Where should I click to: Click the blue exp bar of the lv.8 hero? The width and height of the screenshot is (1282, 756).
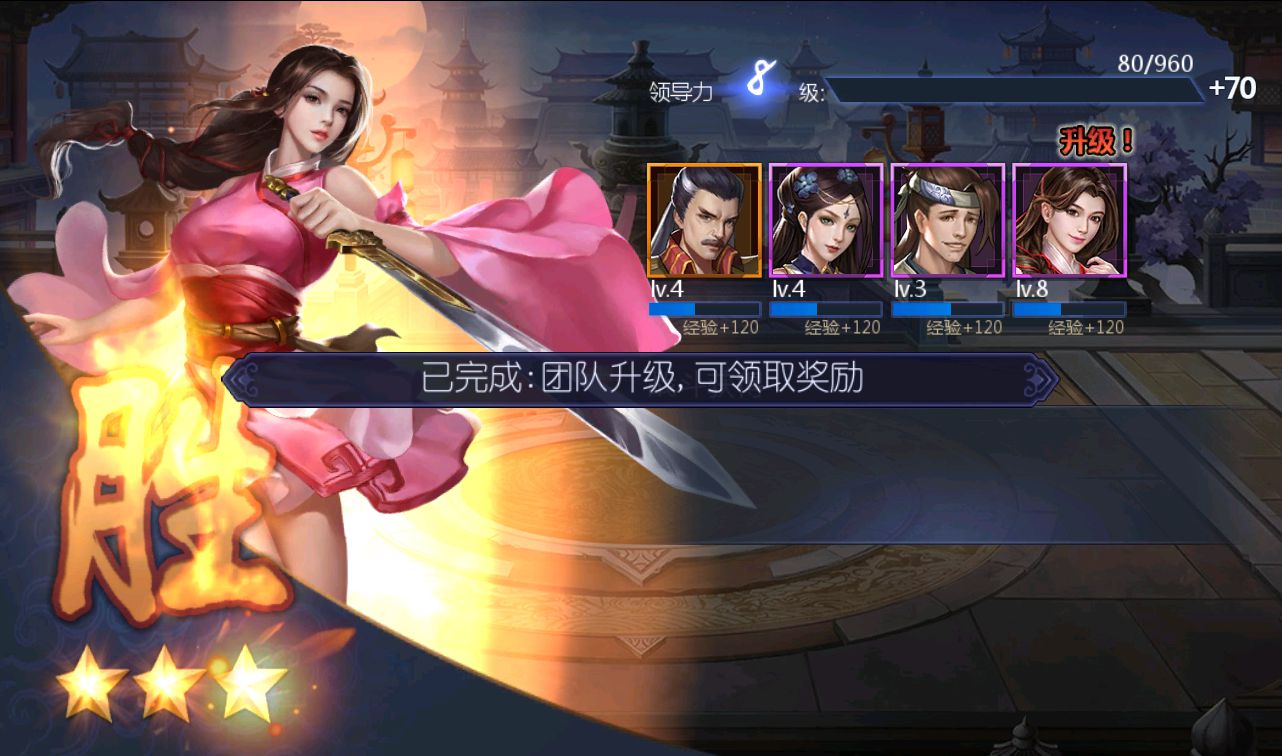(1069, 309)
